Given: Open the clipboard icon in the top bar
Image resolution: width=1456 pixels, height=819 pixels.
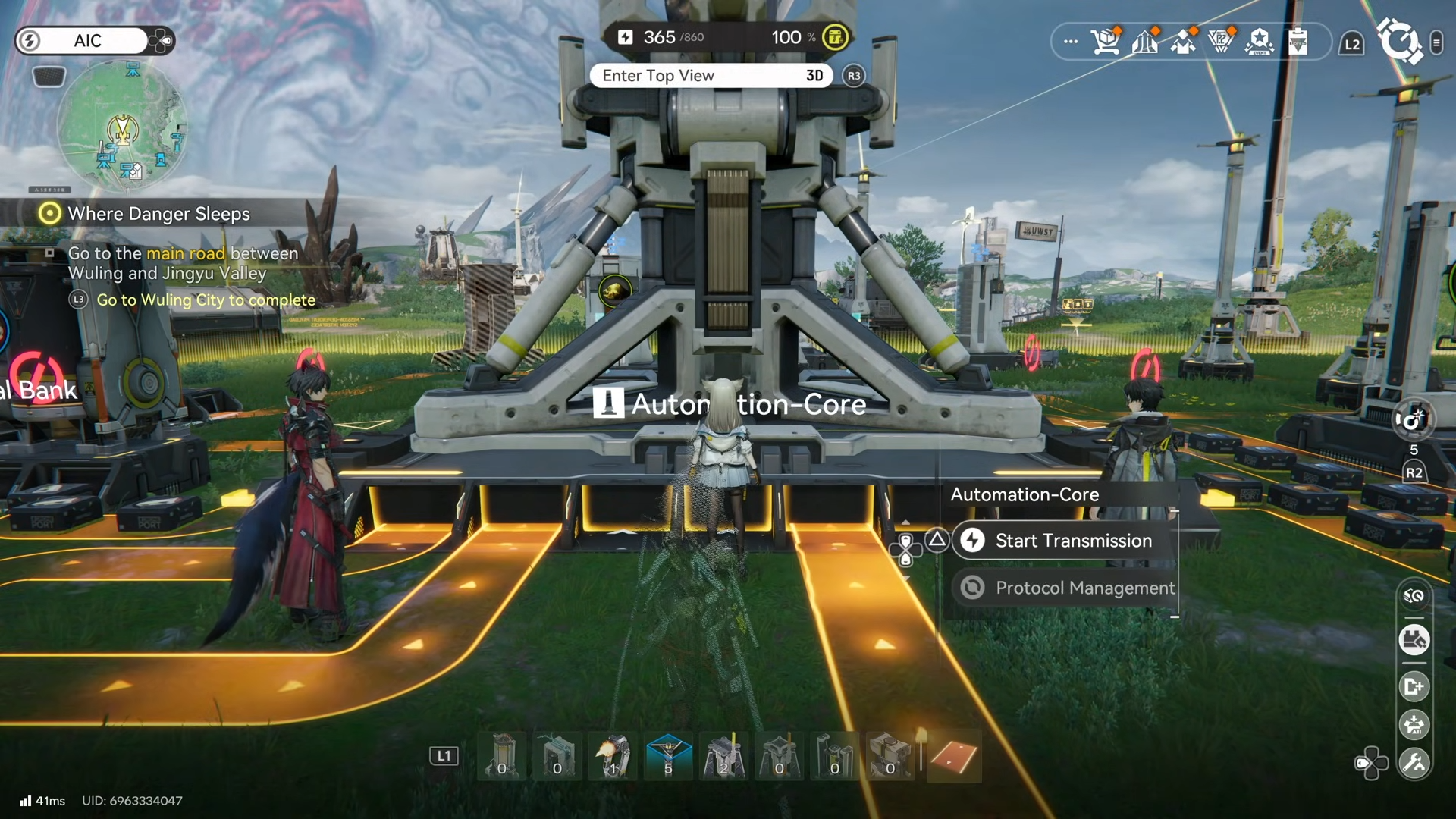Looking at the screenshot, I should [x=1298, y=42].
